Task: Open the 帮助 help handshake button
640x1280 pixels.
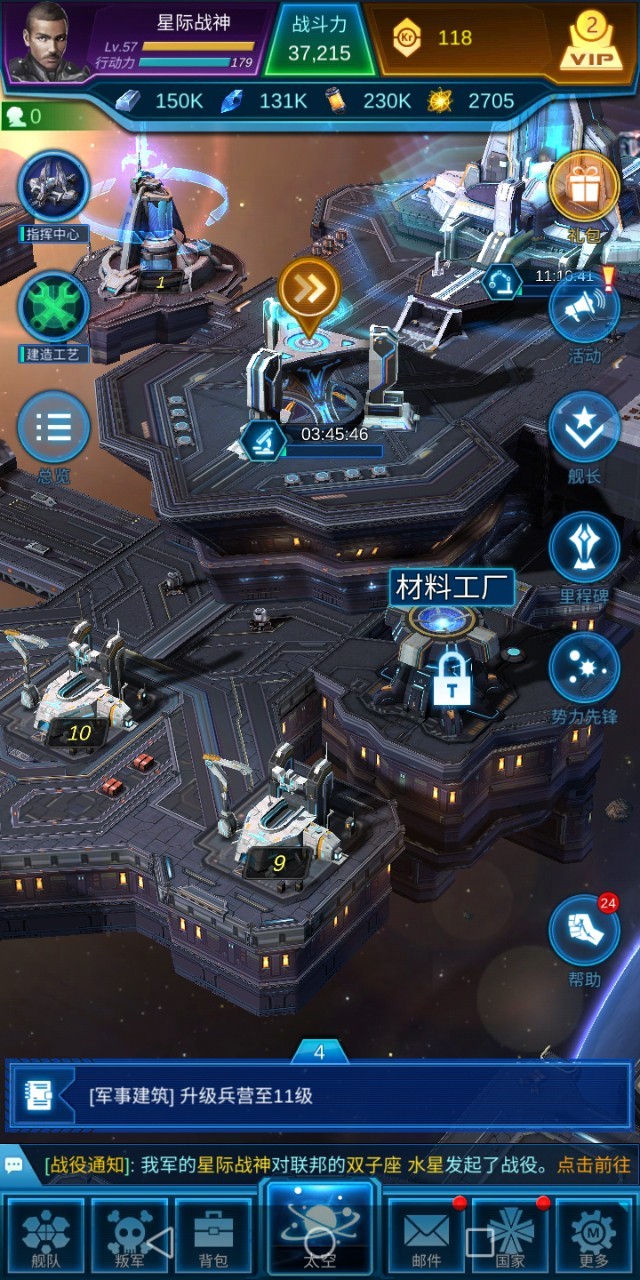Action: [x=584, y=931]
